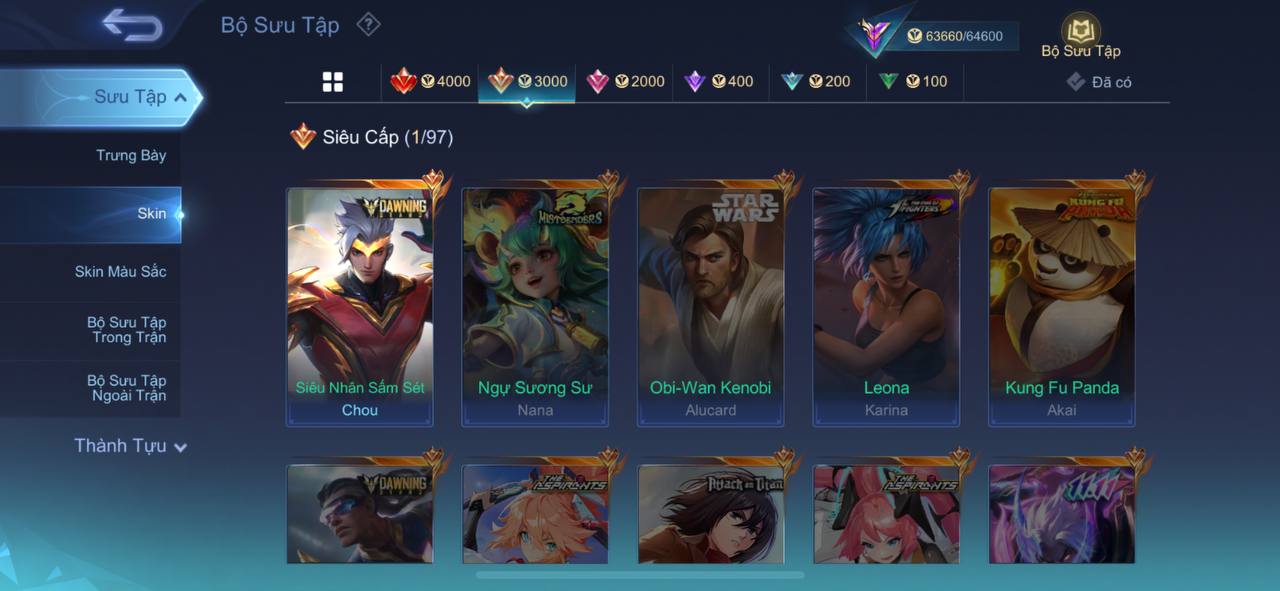This screenshot has height=591, width=1280.
Task: Open Bộ Sưu Tập Ngoài Trận
Action: point(126,388)
